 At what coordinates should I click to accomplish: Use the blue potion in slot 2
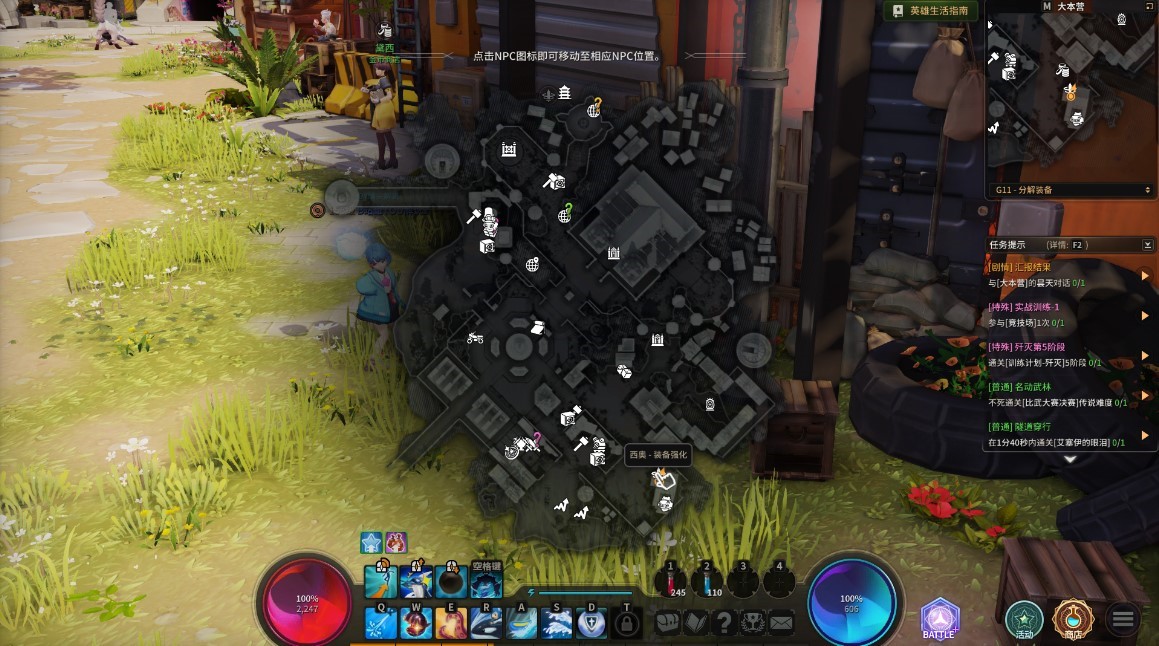coord(707,580)
